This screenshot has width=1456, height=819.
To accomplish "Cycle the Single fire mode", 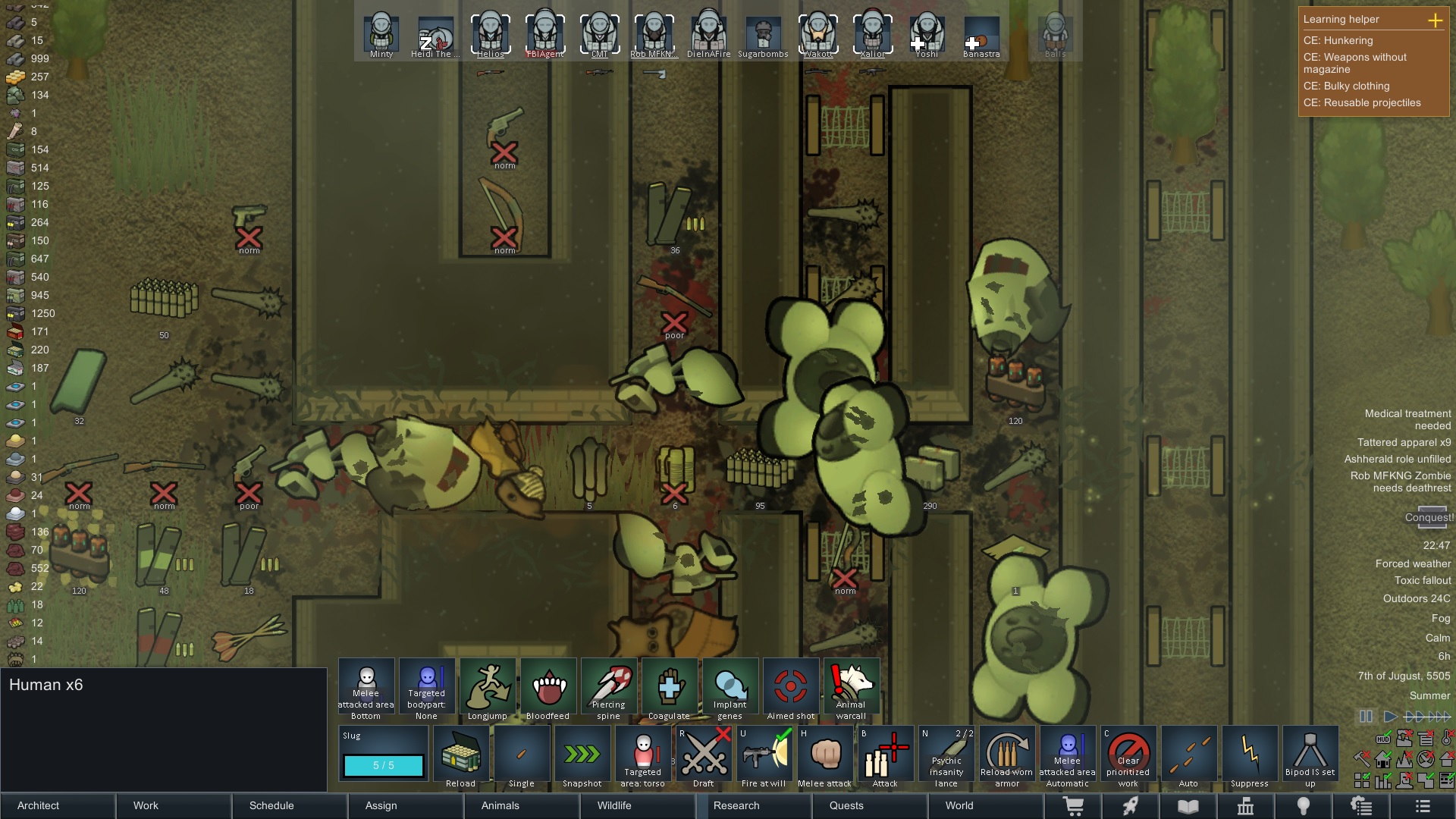I will click(521, 755).
